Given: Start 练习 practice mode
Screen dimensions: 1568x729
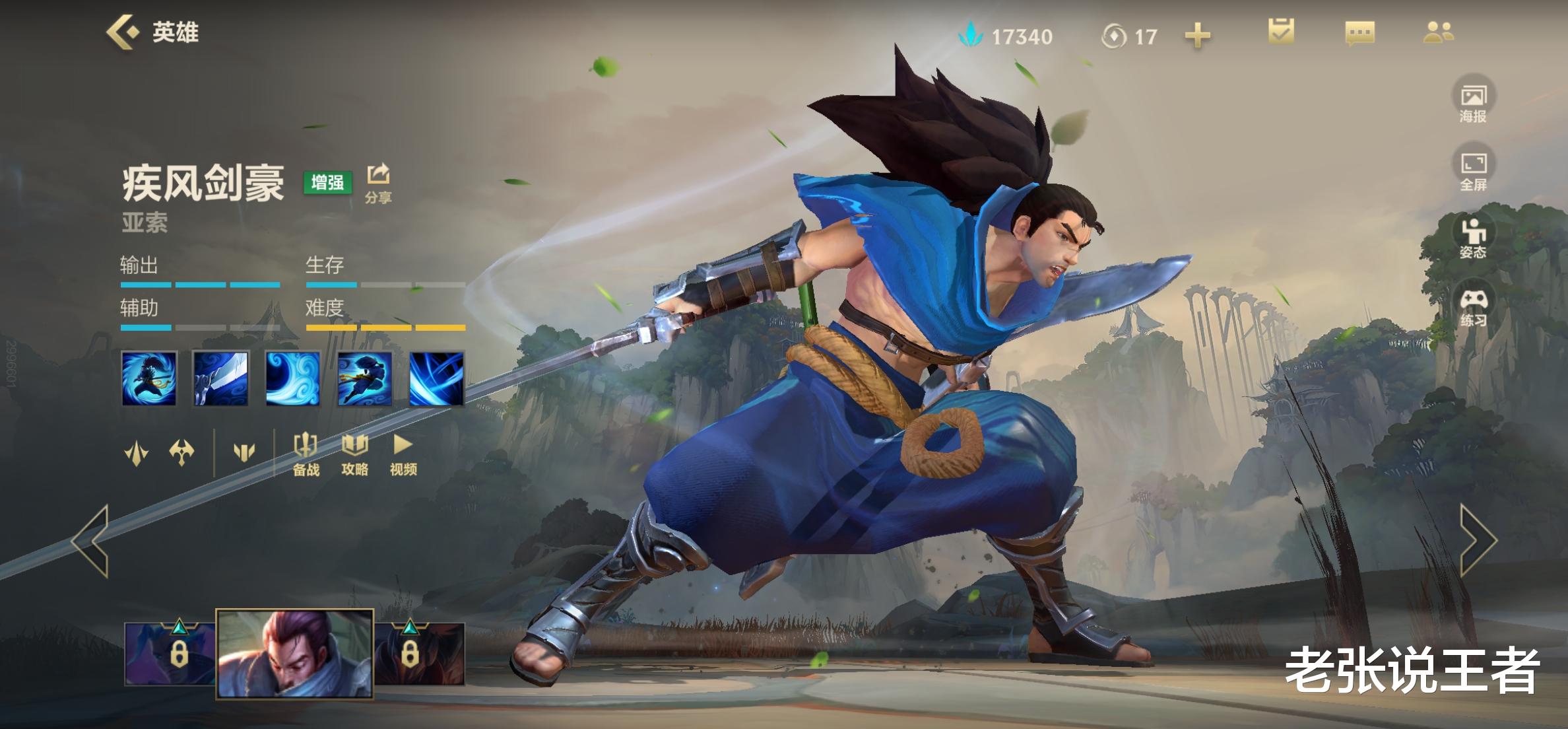Looking at the screenshot, I should click(1473, 306).
